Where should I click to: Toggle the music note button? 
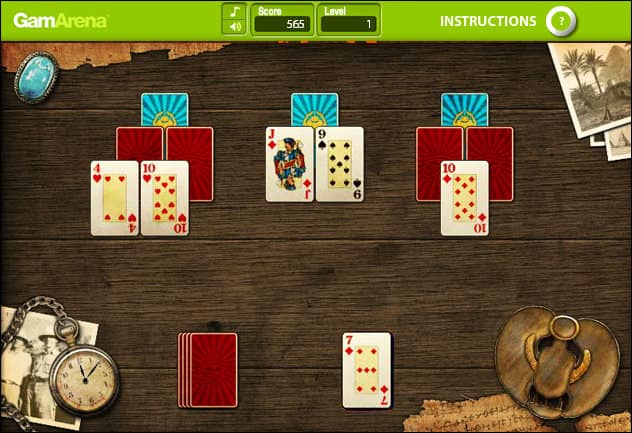pos(234,11)
